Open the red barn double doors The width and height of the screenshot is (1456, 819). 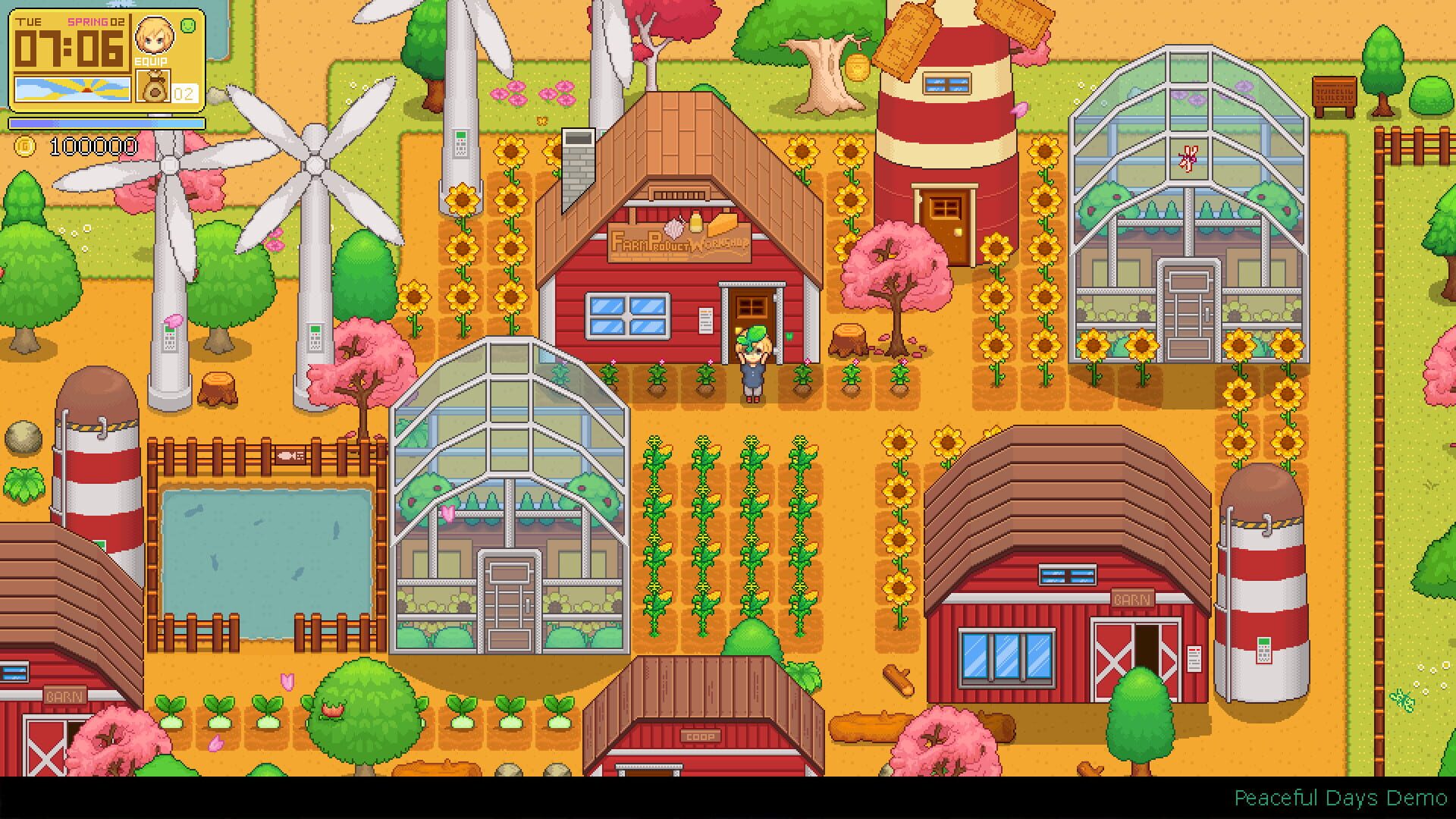[1135, 645]
